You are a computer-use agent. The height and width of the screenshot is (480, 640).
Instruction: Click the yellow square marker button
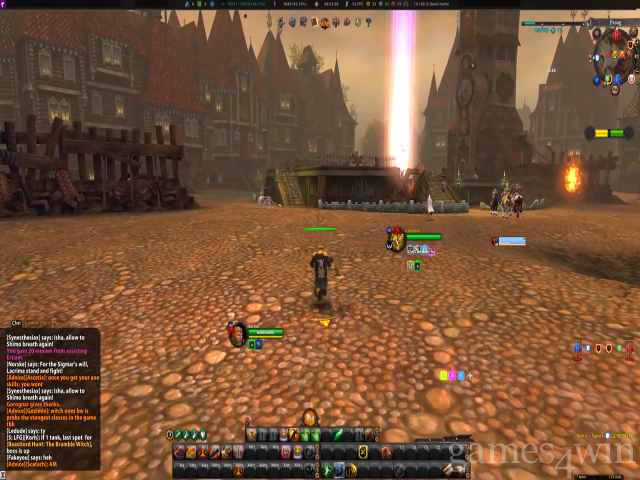(x=442, y=375)
